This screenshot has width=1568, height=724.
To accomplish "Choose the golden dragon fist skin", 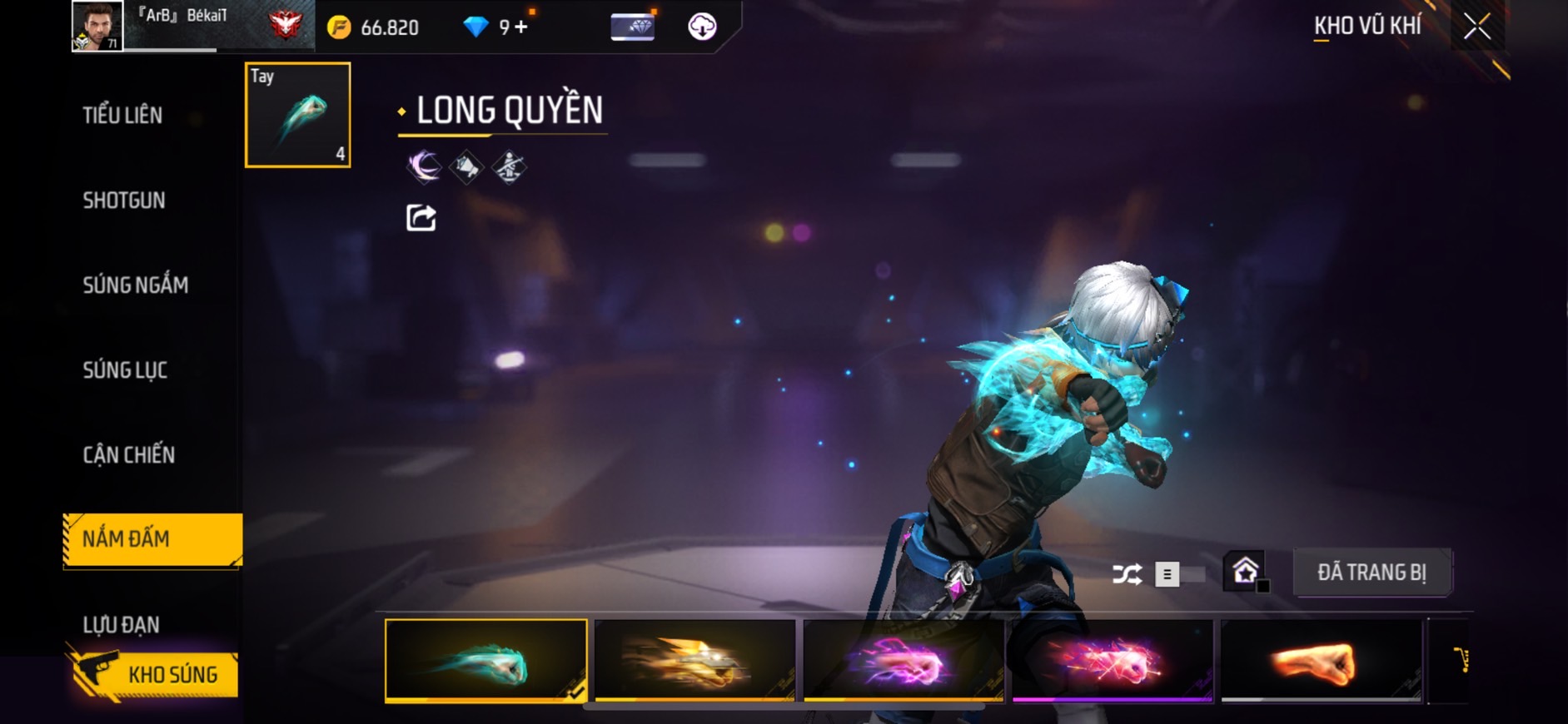I will tap(695, 662).
